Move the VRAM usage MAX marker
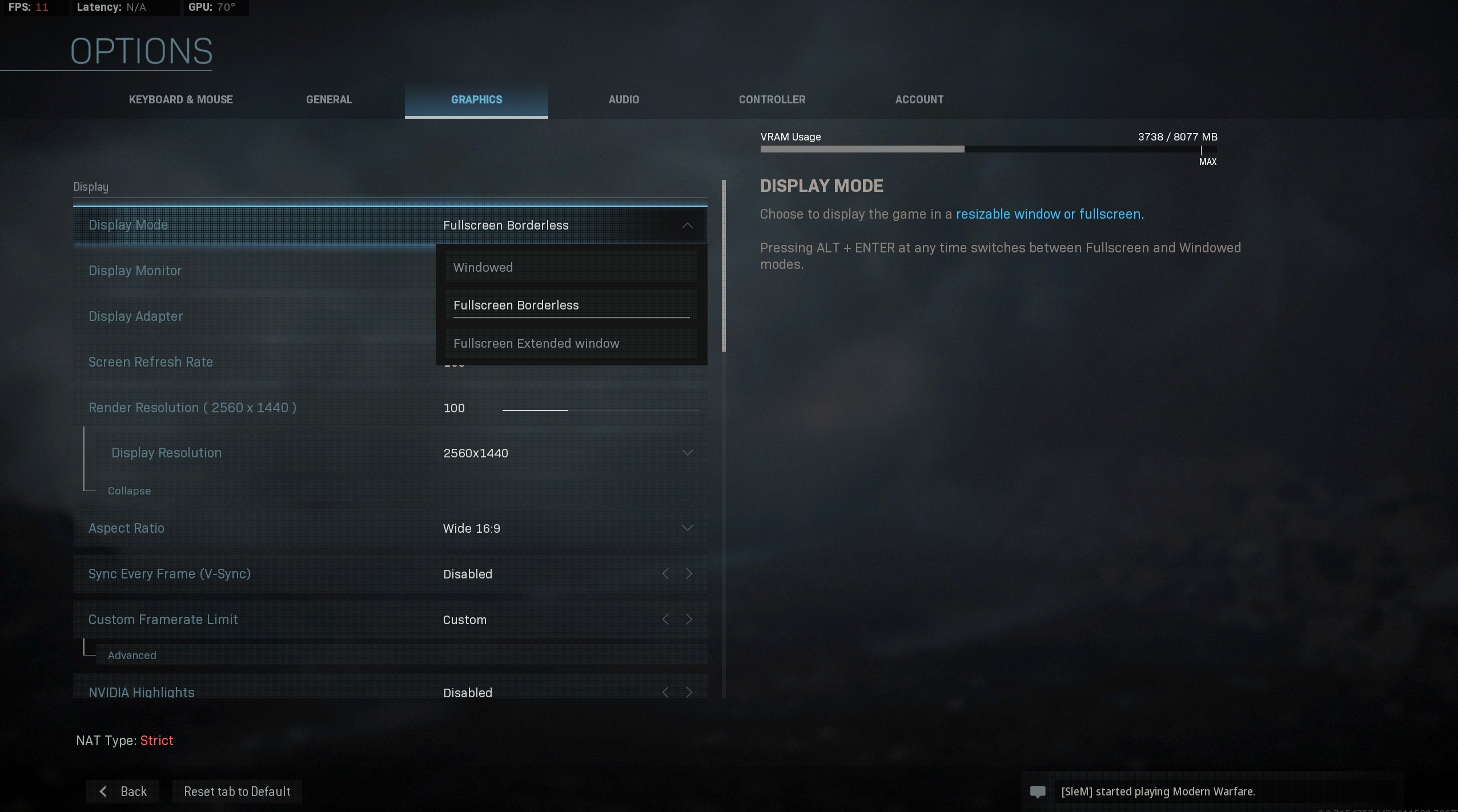 pos(1201,150)
